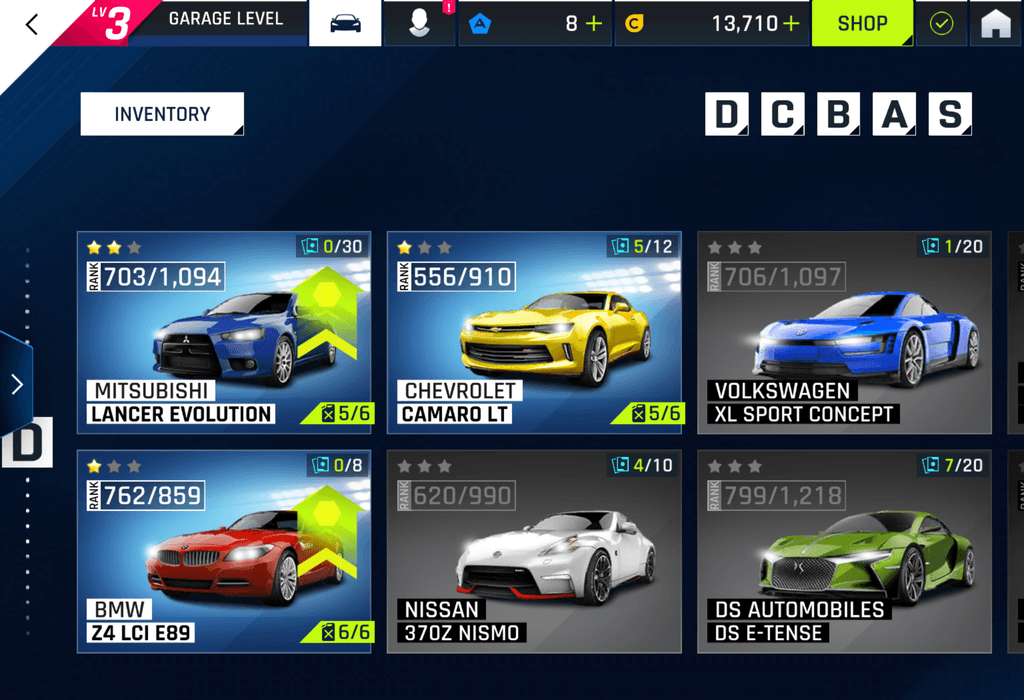Open the driver profile tab

pos(420,23)
